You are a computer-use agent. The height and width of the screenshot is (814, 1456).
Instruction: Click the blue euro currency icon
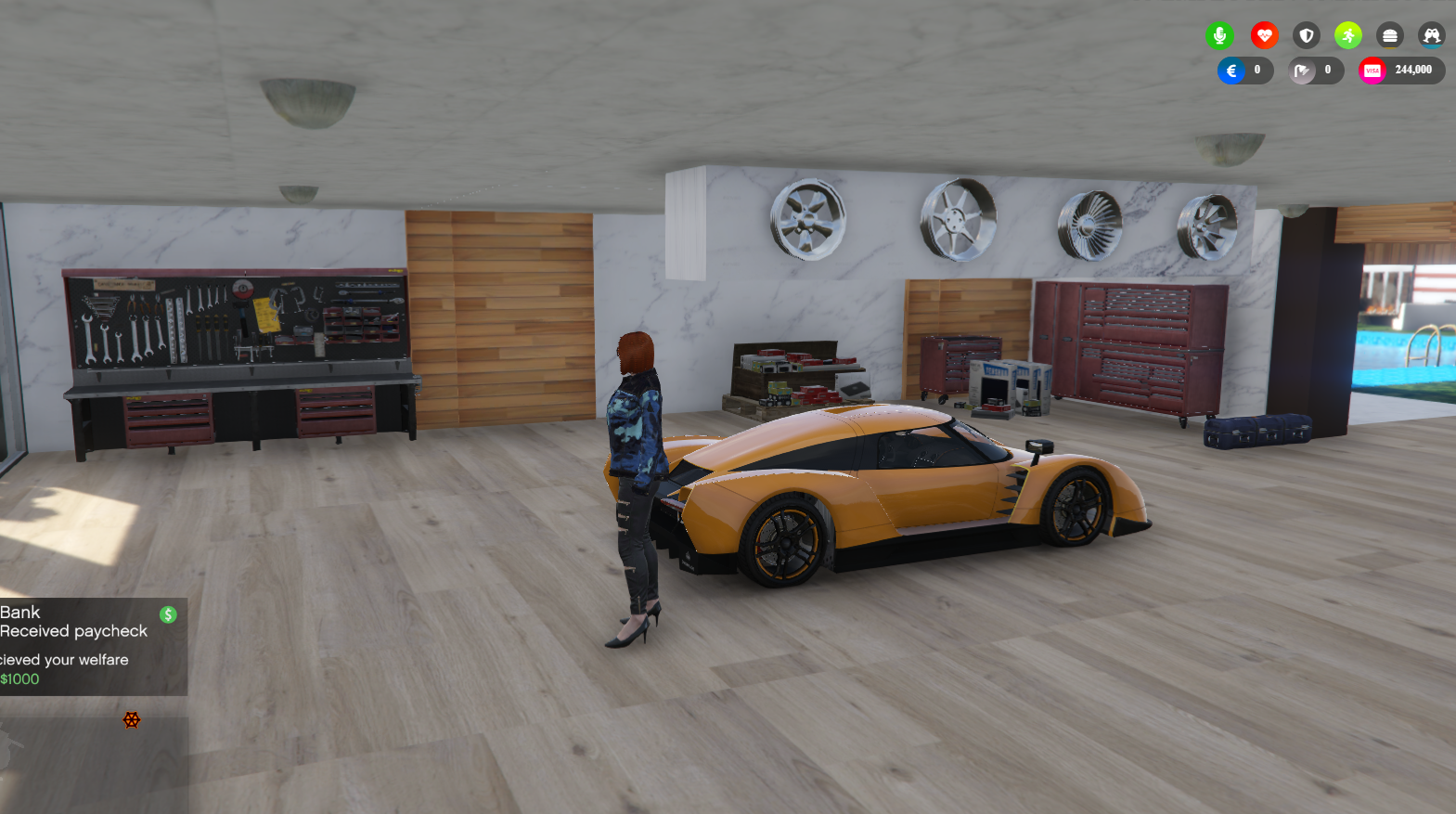coord(1231,70)
